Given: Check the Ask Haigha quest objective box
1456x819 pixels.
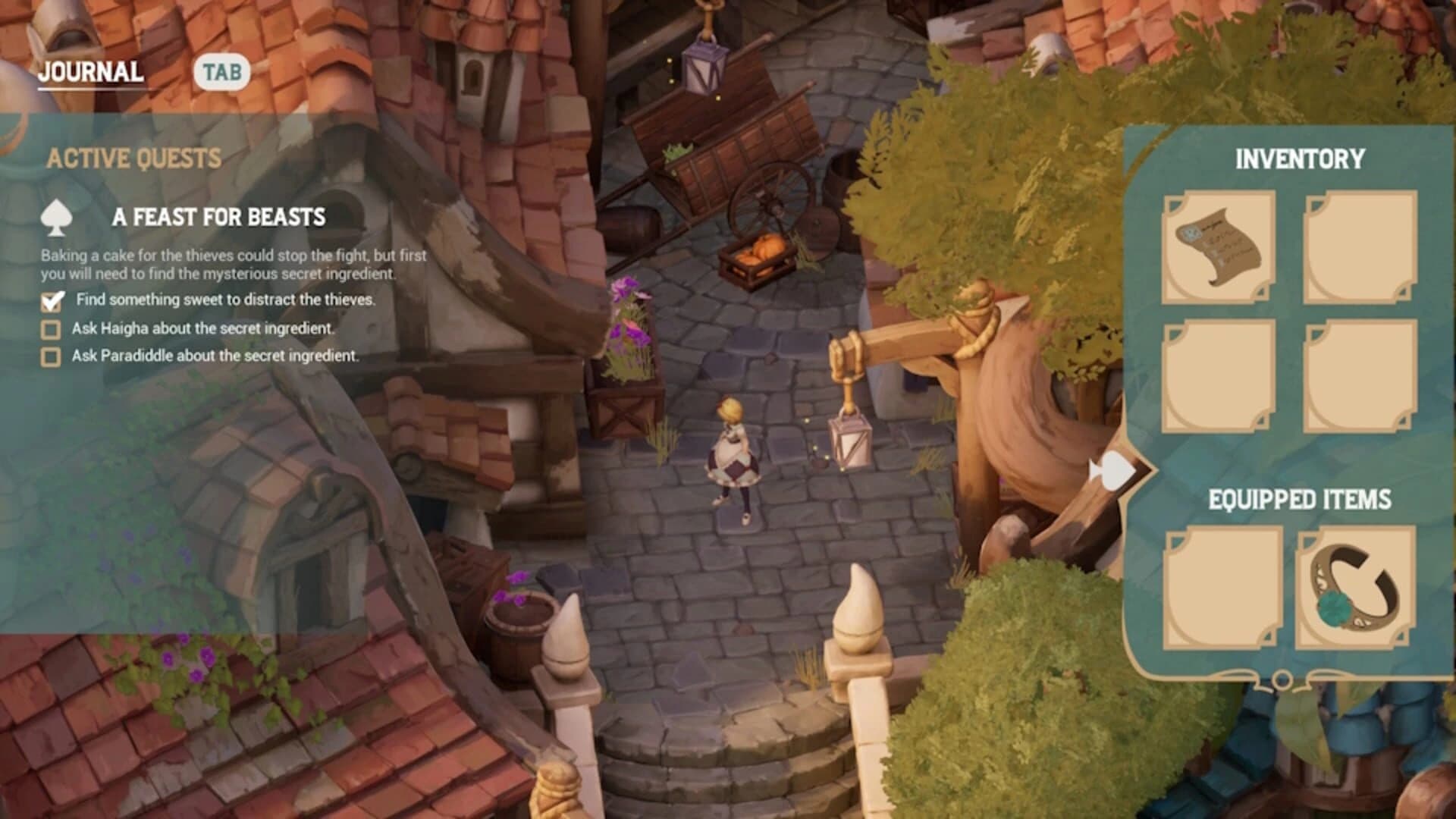Looking at the screenshot, I should coord(50,329).
